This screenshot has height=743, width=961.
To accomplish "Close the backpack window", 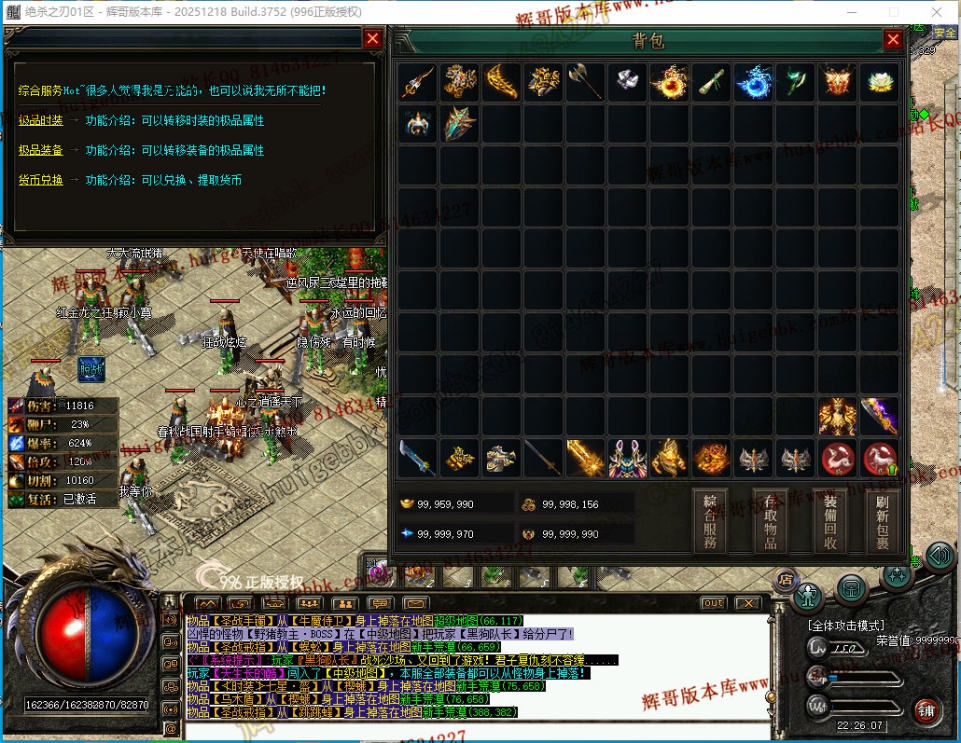I will coord(893,40).
